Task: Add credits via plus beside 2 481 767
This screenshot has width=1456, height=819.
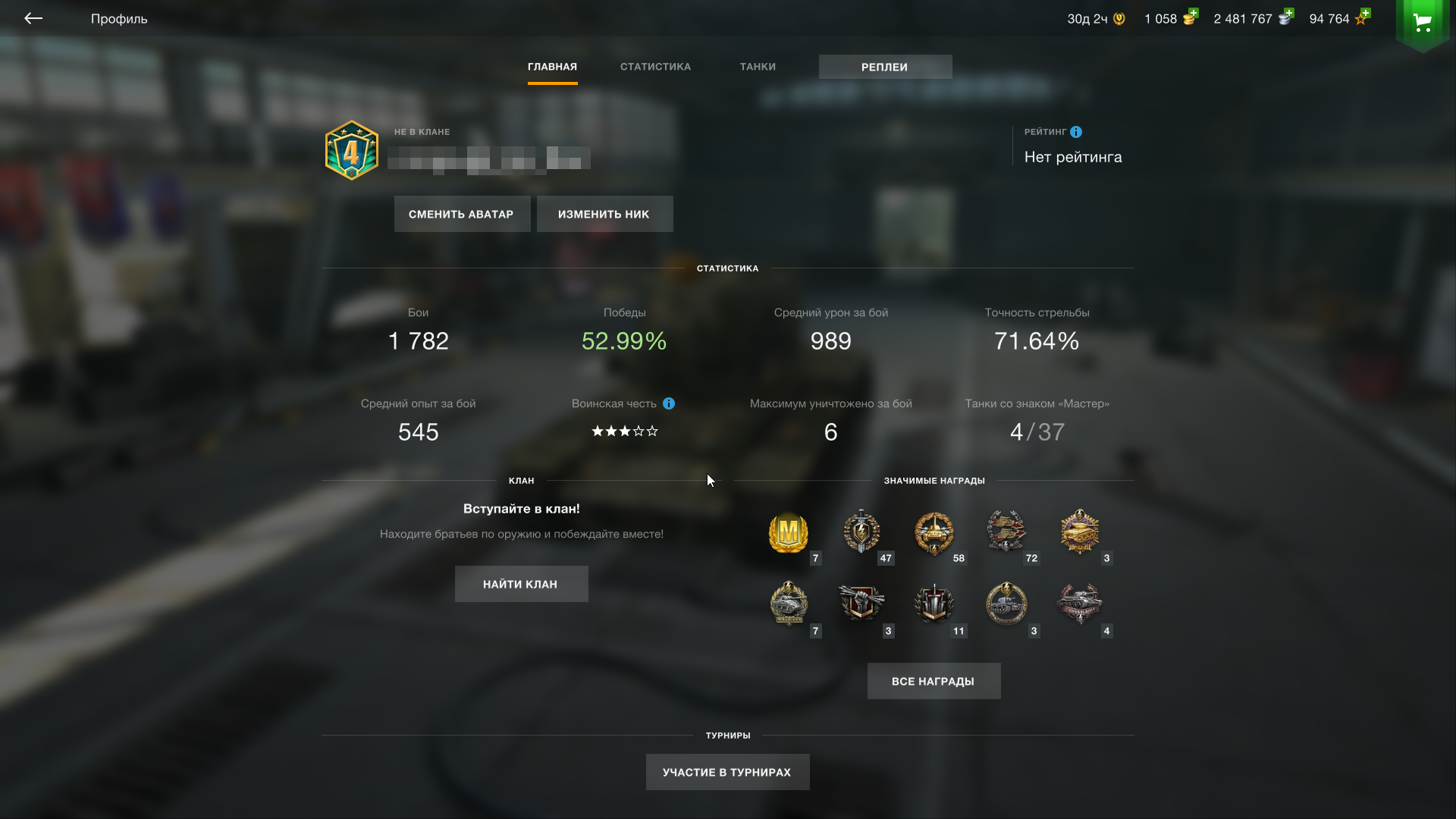Action: click(x=1287, y=14)
